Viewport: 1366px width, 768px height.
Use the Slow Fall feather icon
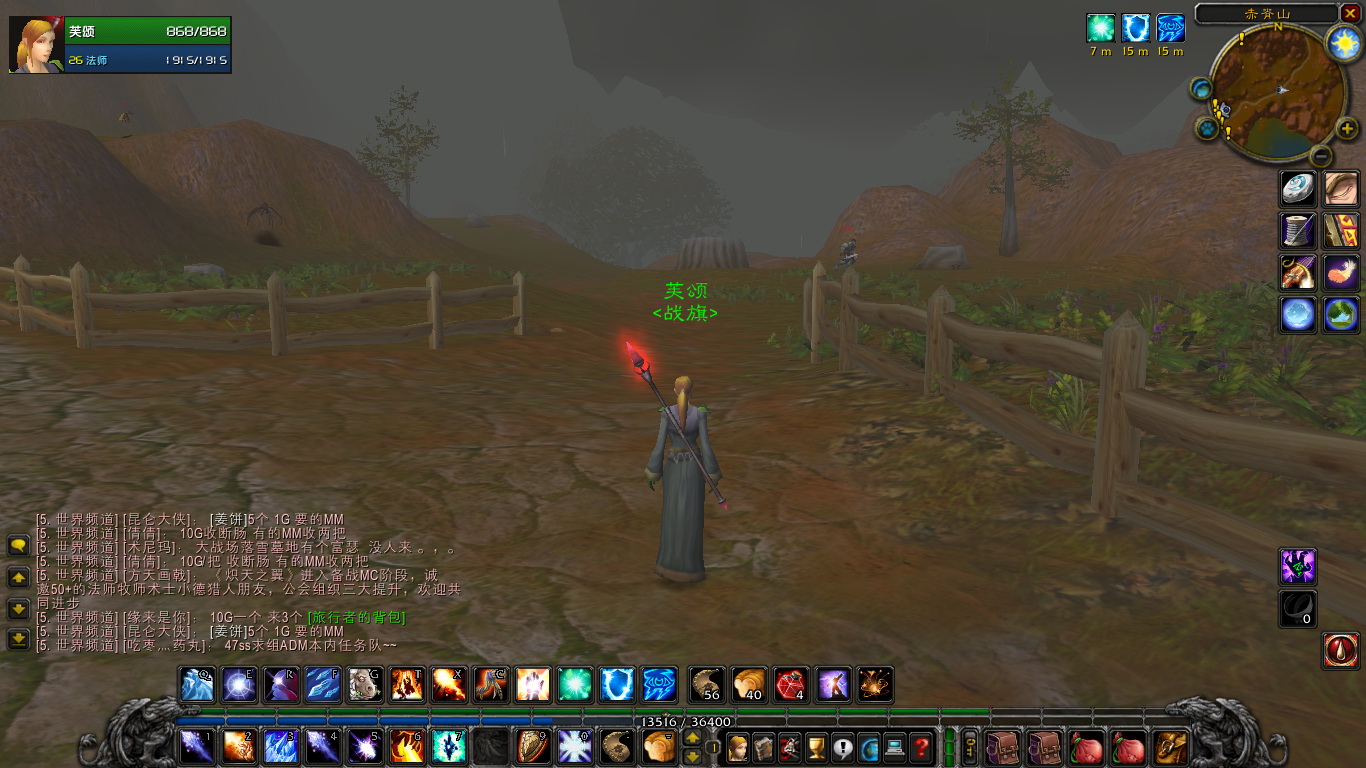(1341, 272)
